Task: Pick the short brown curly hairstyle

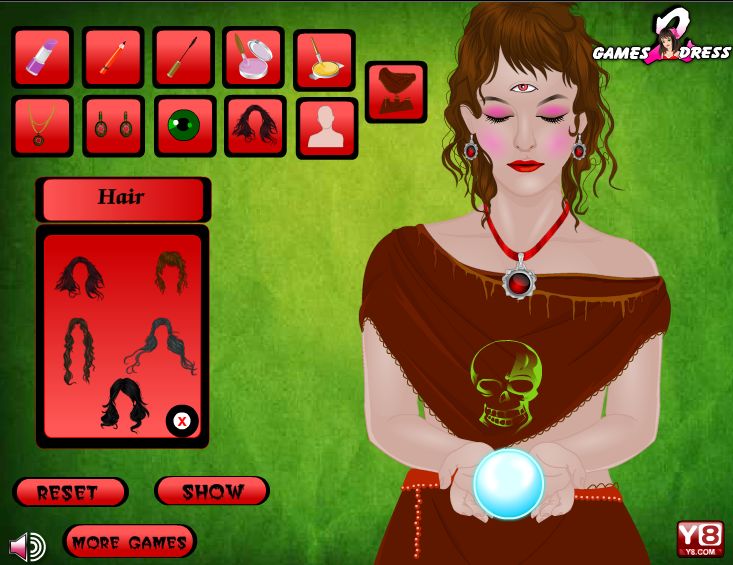Action: click(x=170, y=271)
